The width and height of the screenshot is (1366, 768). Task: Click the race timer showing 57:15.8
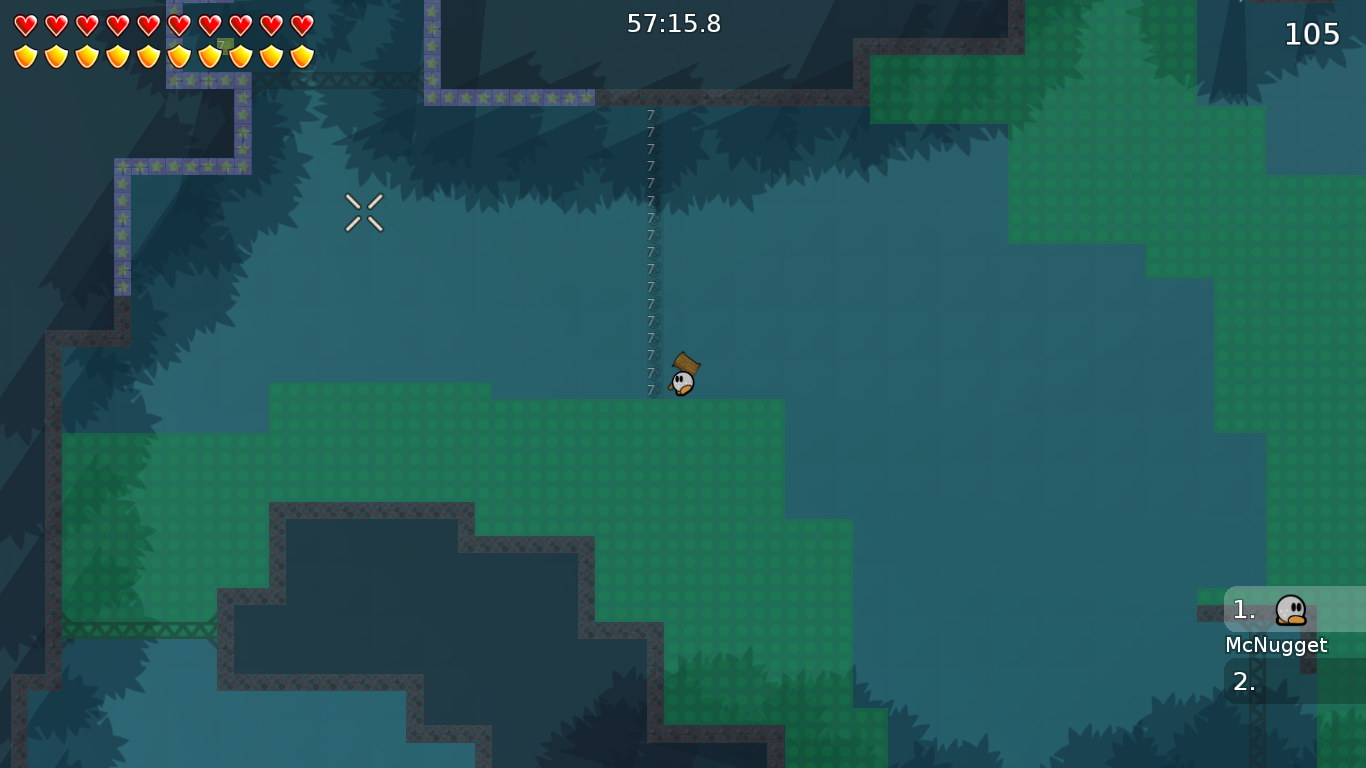(675, 24)
